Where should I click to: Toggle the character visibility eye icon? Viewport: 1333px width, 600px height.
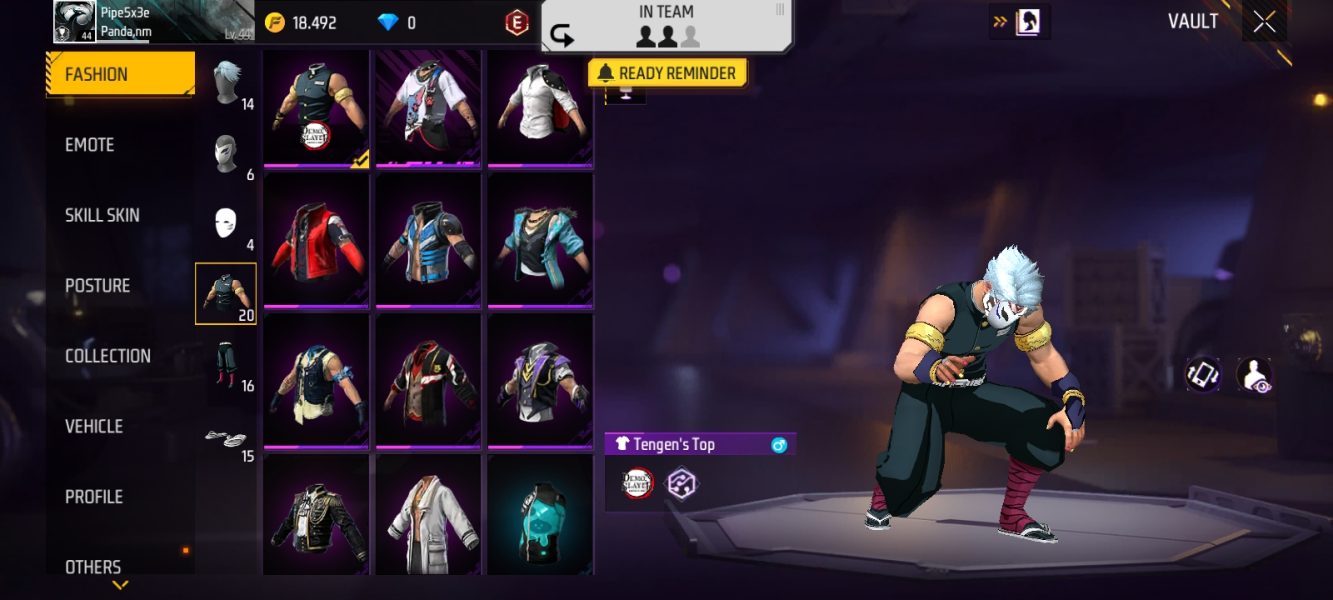[x=1254, y=375]
